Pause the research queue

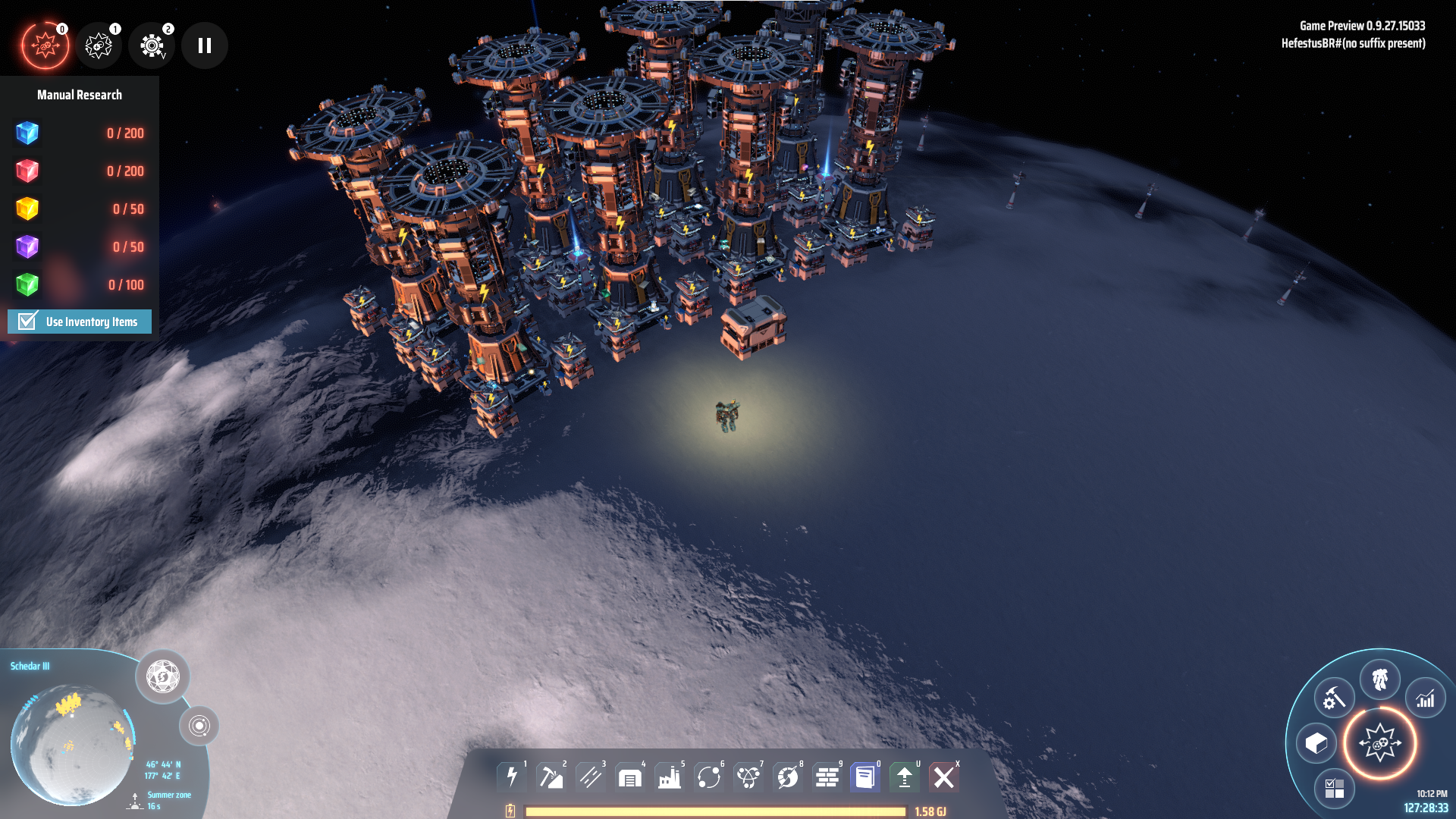(205, 45)
